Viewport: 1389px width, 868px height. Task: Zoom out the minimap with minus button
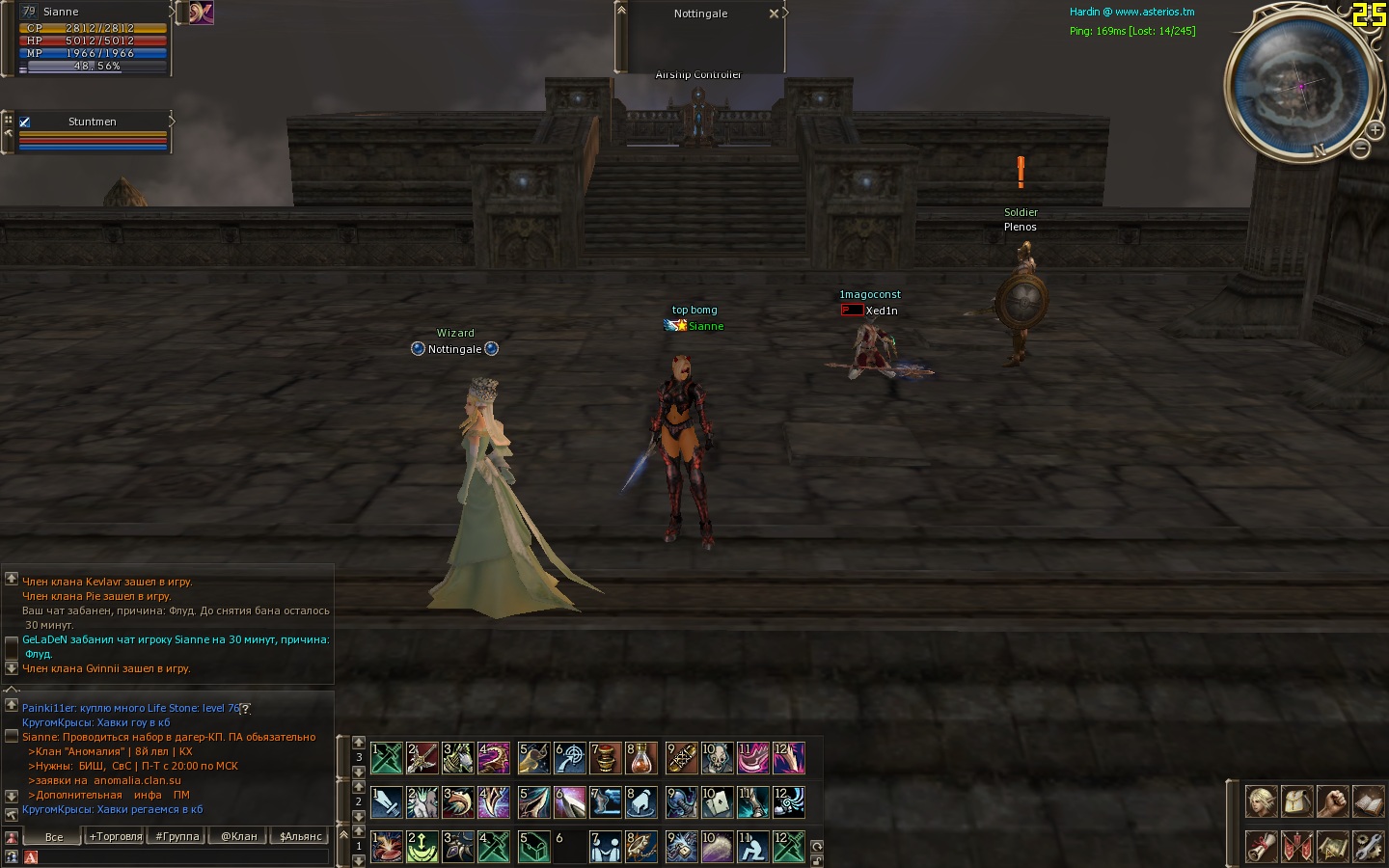[x=1360, y=149]
